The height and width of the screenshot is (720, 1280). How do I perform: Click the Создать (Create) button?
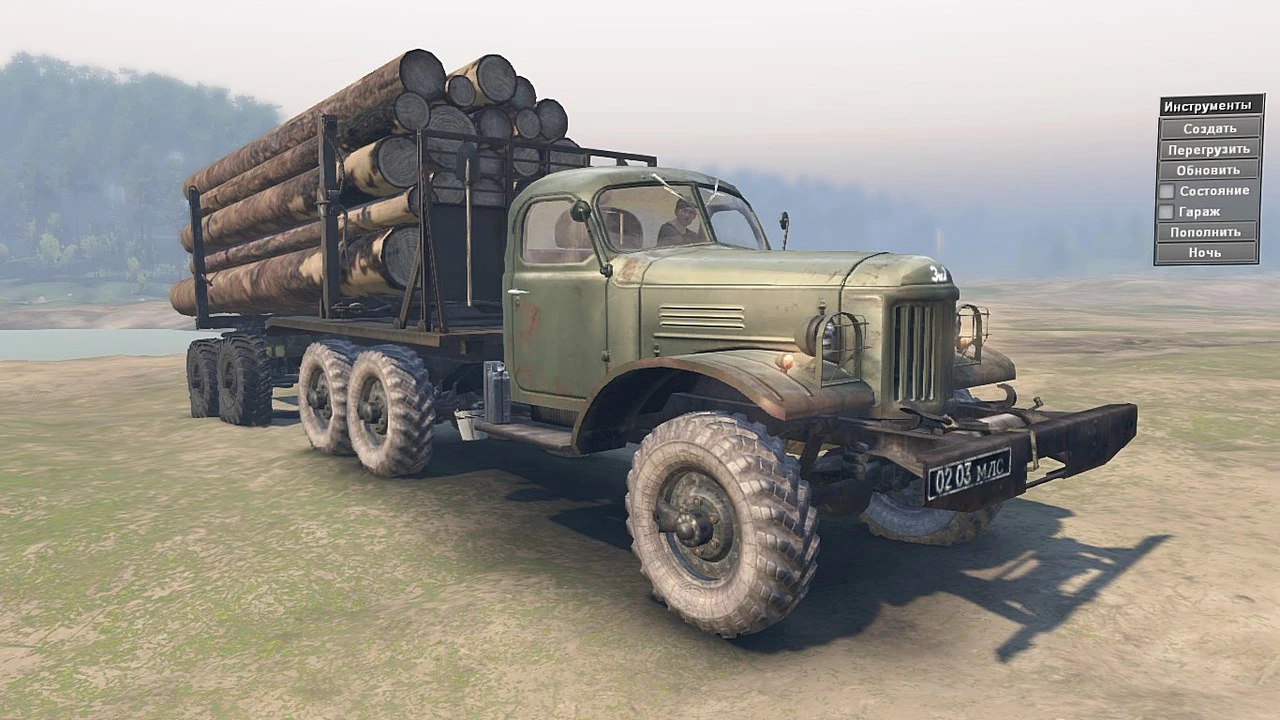[x=1209, y=127]
